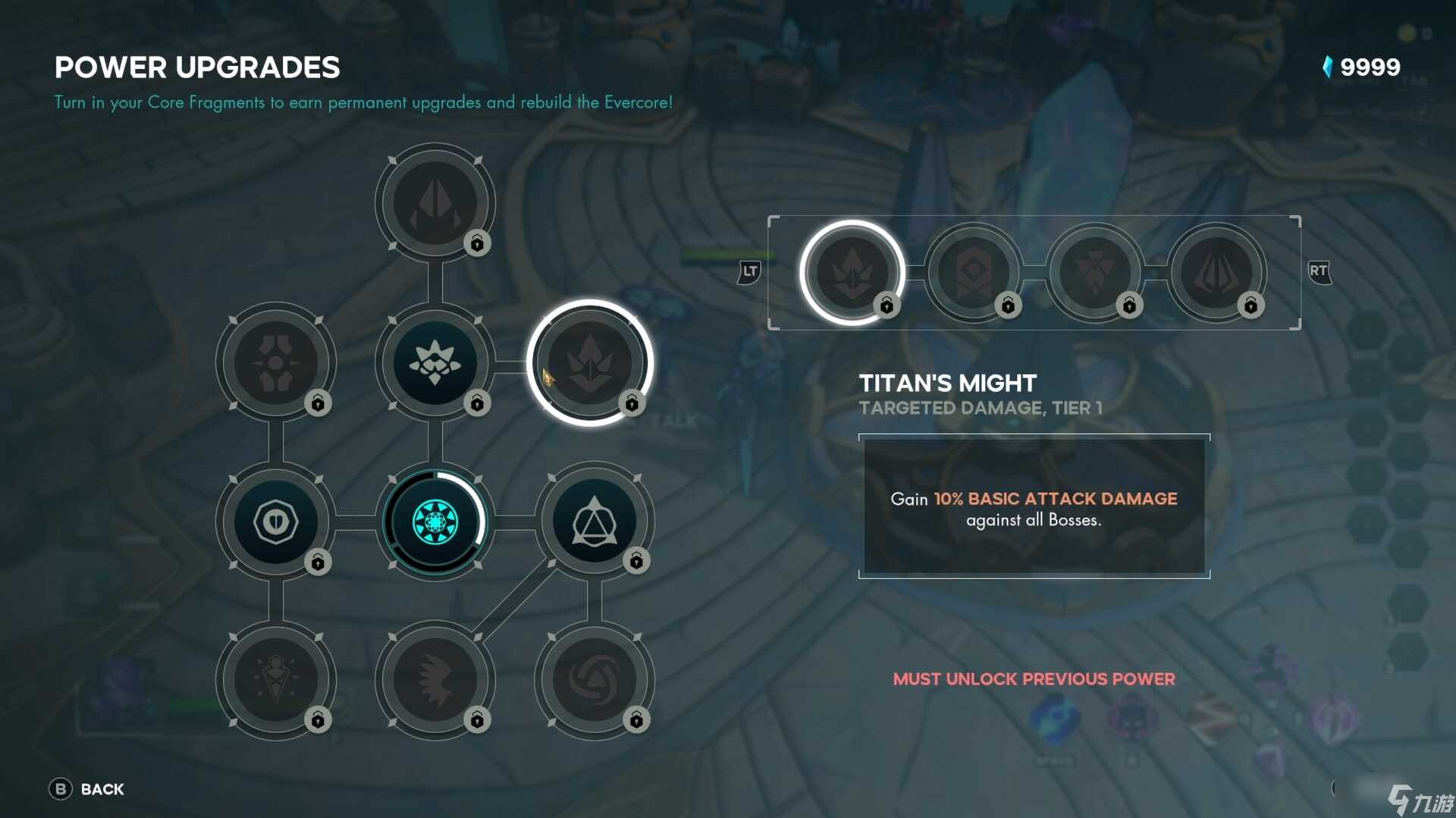Select the hexagon node on the far left

pos(275,362)
